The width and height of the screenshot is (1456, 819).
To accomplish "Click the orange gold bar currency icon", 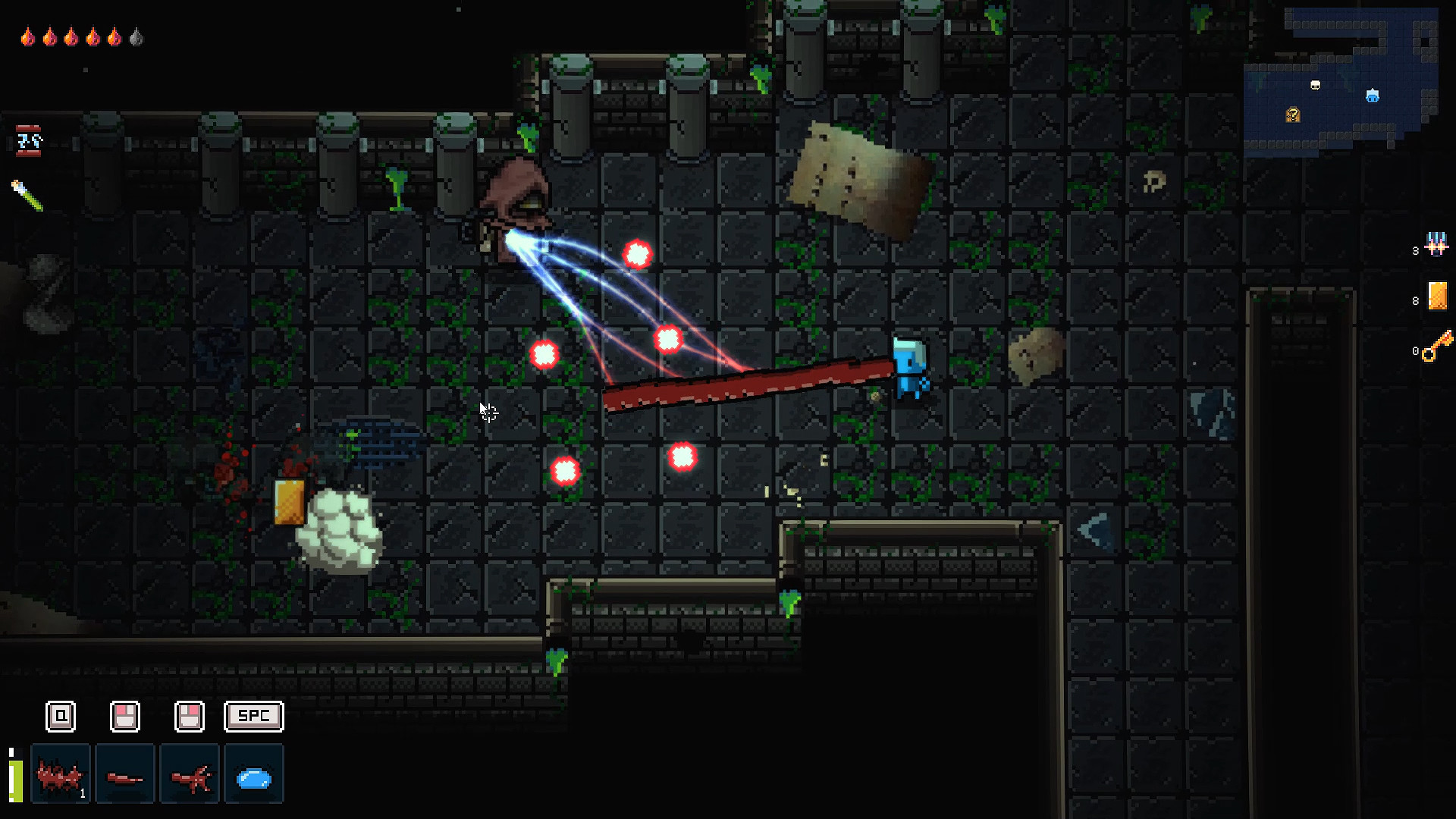I will (1438, 296).
